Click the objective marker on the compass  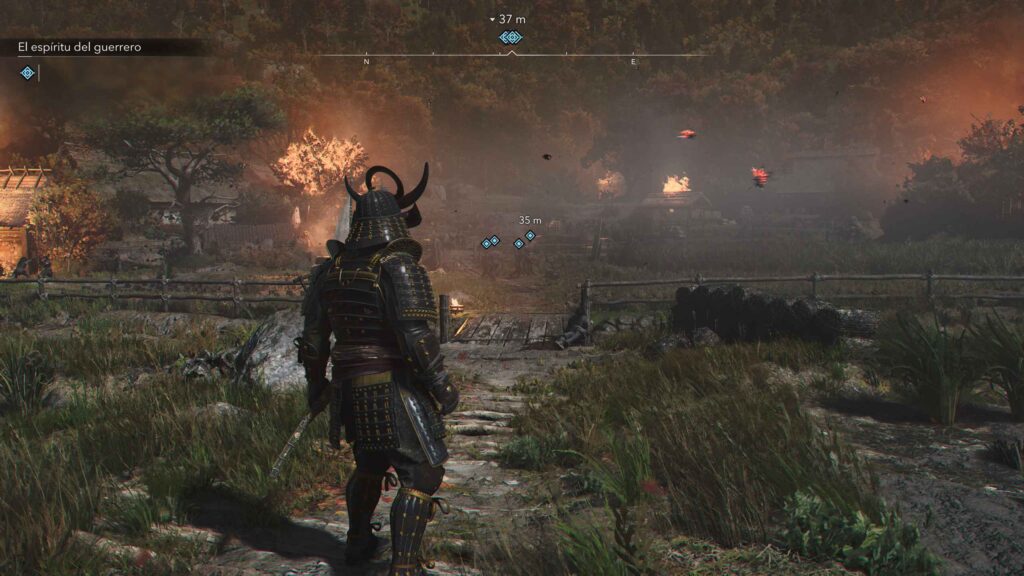click(x=511, y=37)
